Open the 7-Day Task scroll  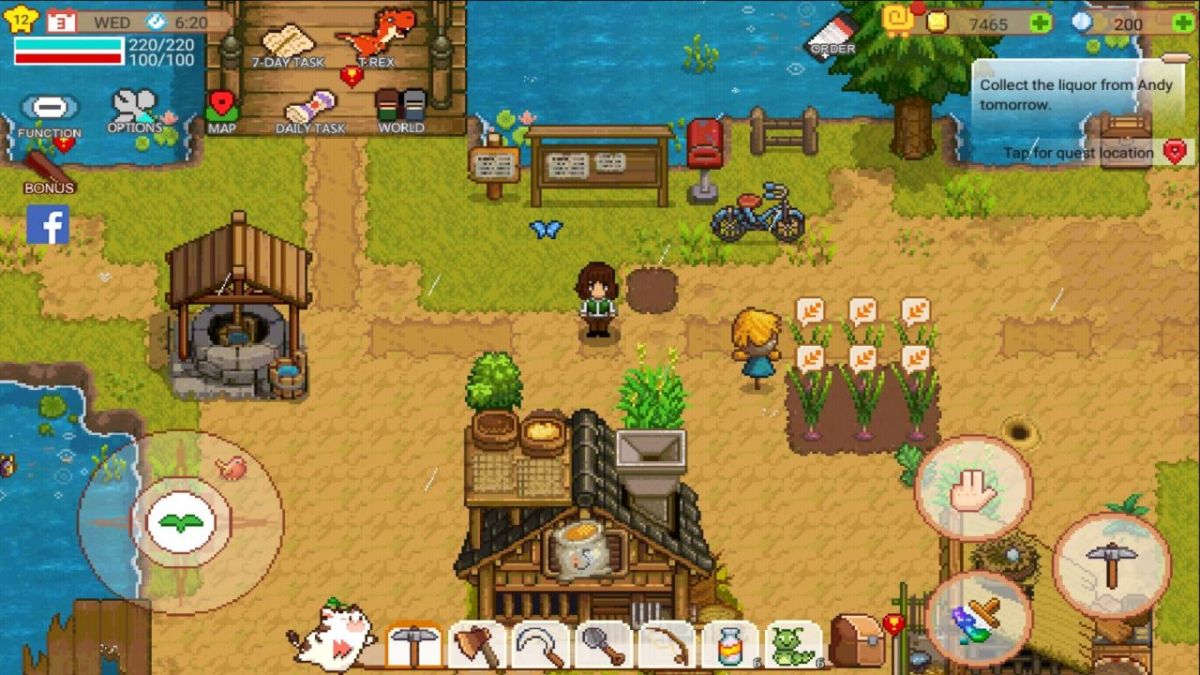287,43
